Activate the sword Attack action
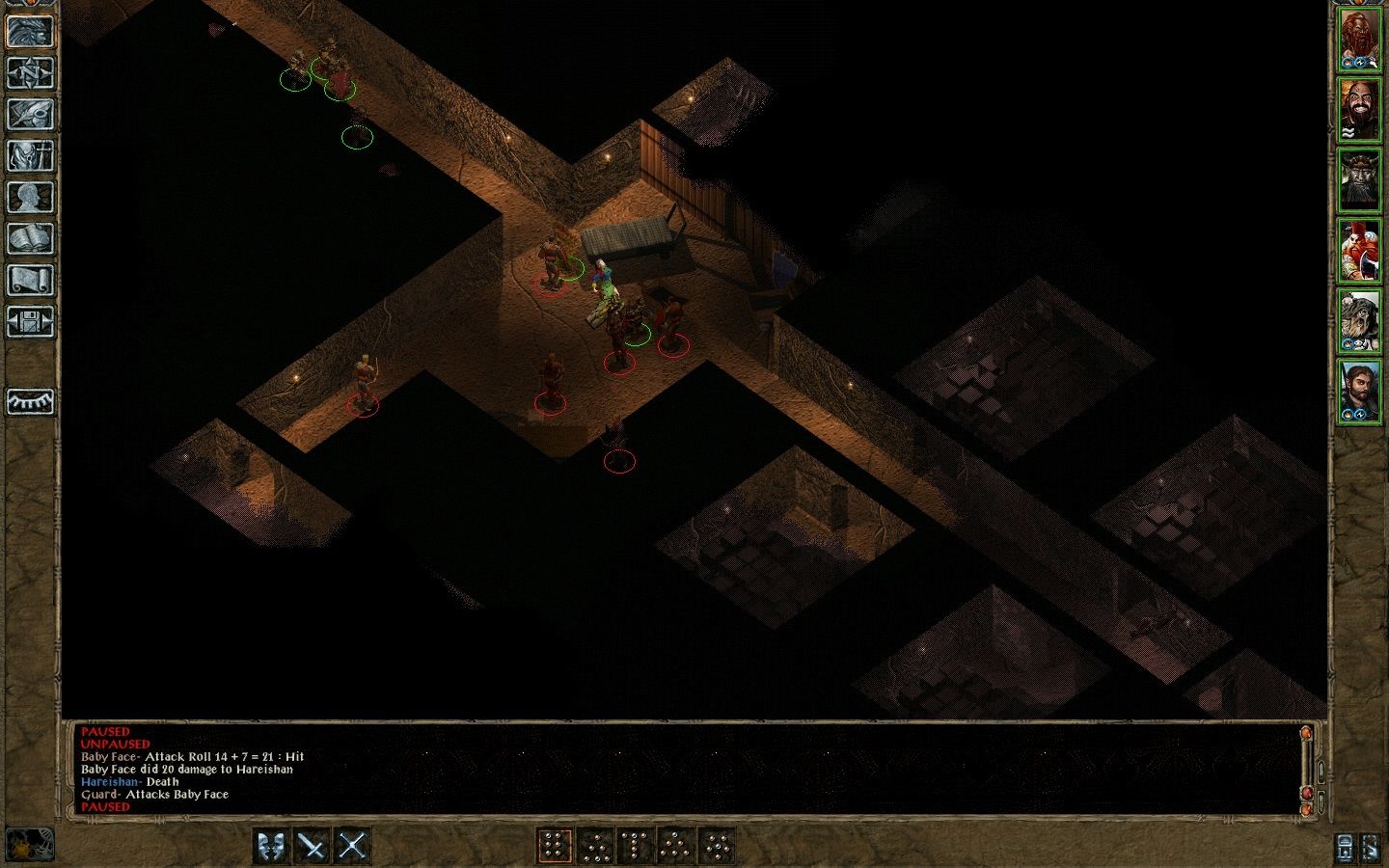The image size is (1389, 868). [313, 846]
